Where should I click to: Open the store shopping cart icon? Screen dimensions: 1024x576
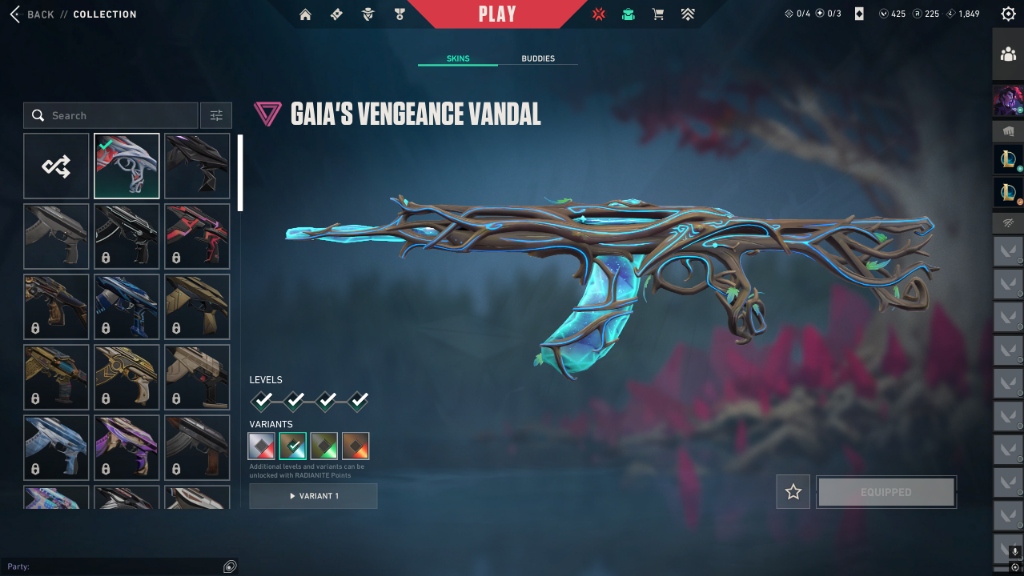(658, 15)
